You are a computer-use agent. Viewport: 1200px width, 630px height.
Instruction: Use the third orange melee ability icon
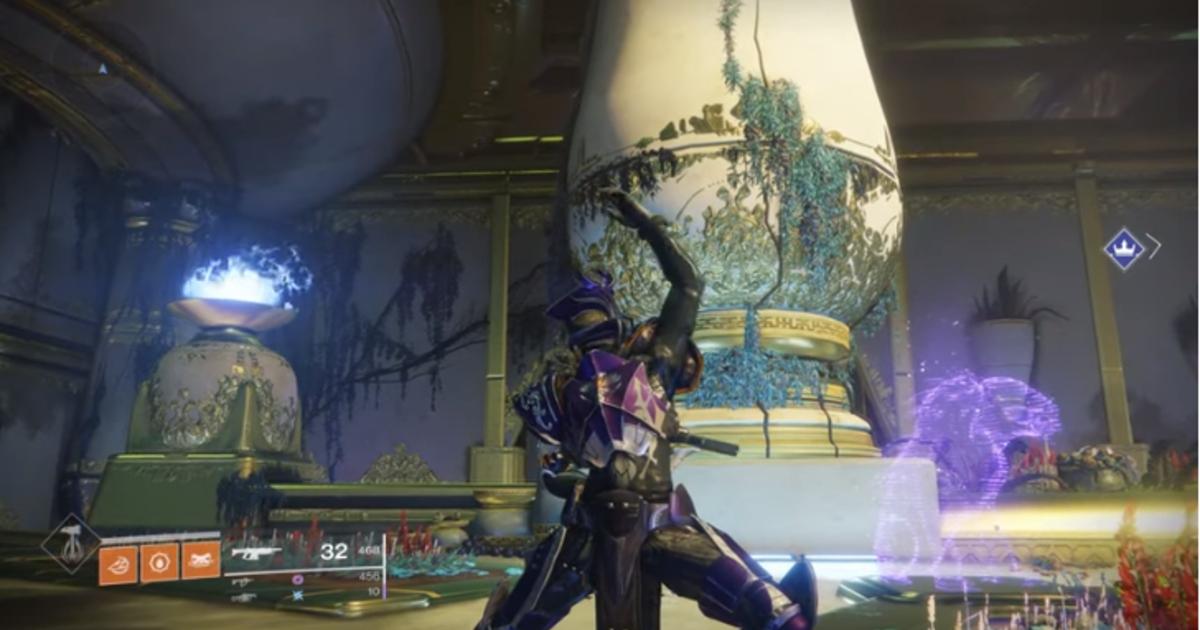pyautogui.click(x=200, y=562)
